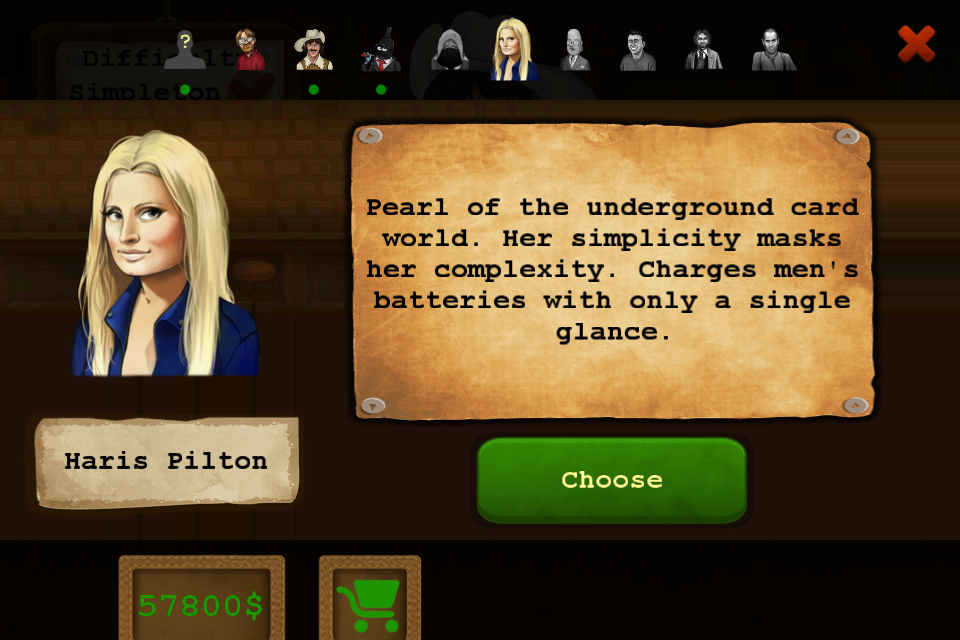Choose Haris Pilton as opponent

(x=611, y=480)
